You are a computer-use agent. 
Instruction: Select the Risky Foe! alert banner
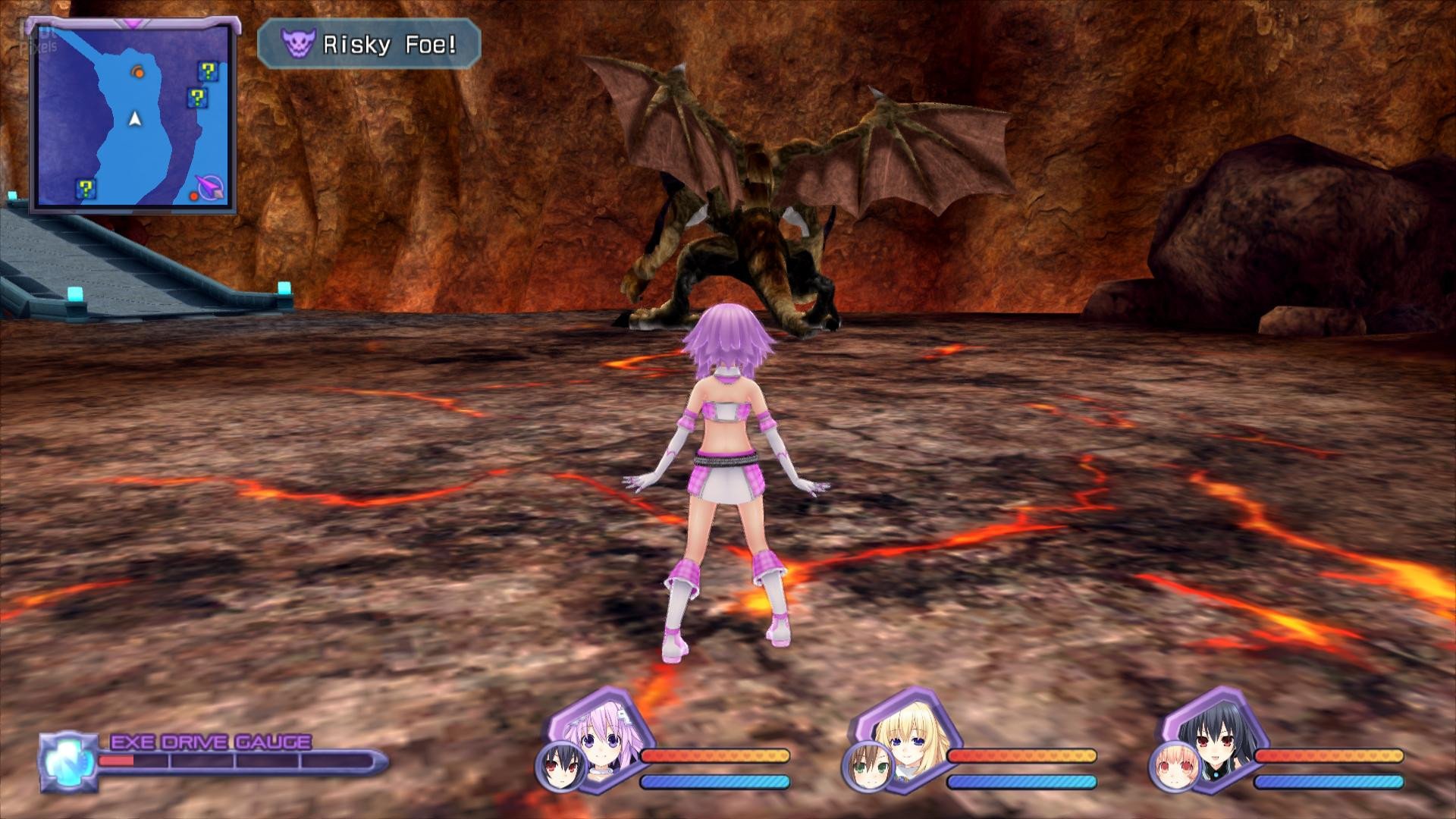(369, 45)
